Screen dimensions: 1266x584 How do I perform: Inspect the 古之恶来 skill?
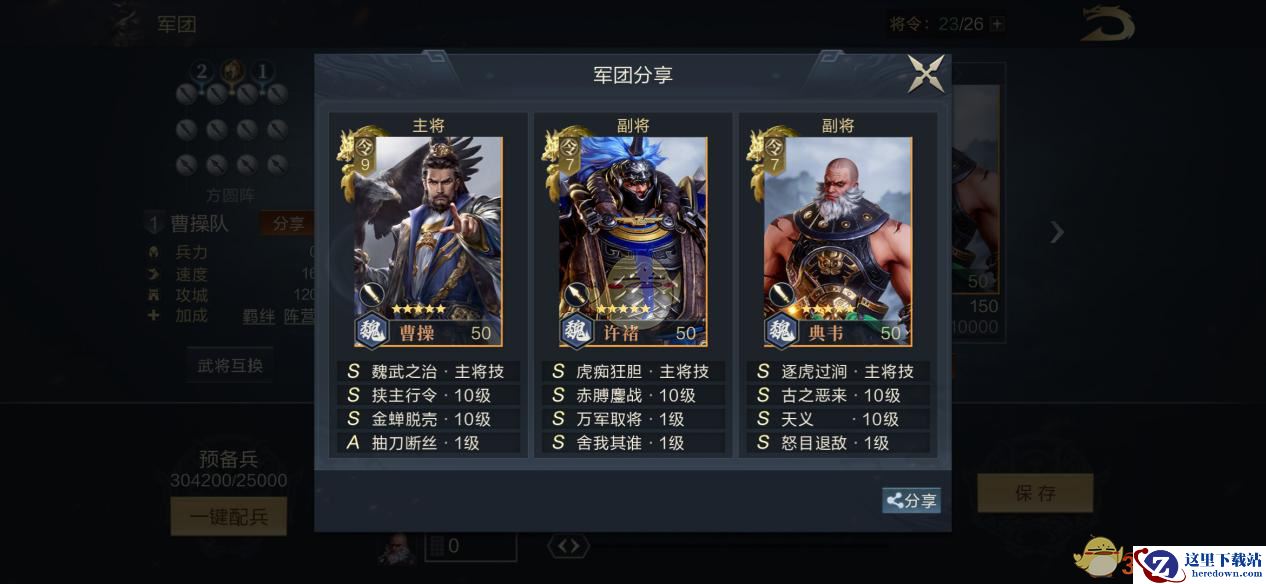click(837, 395)
